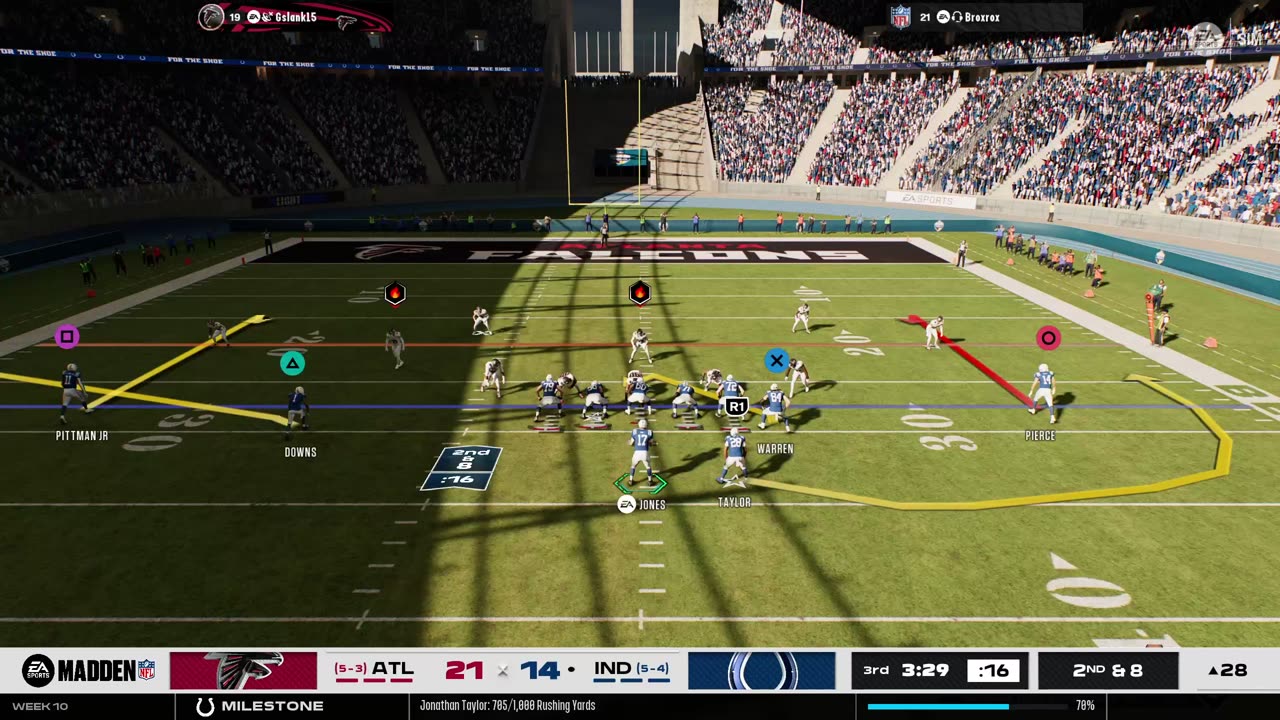Open the Gslank15 player banner

pyautogui.click(x=293, y=17)
